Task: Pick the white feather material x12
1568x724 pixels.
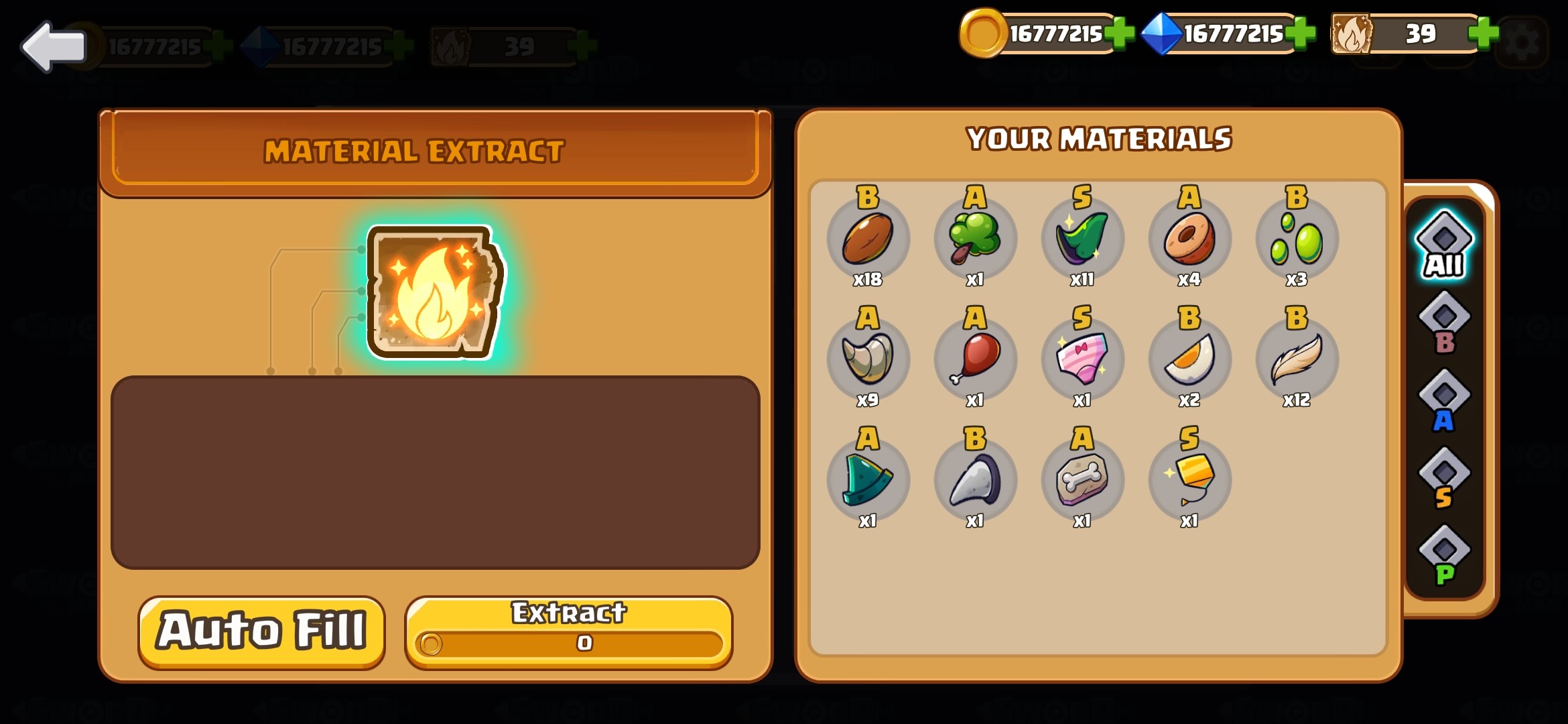Action: [1297, 360]
